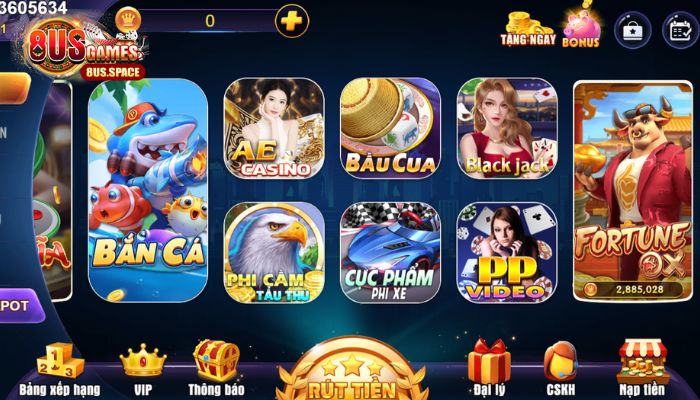The height and width of the screenshot is (400, 700).
Task: Start the Cực Phẩm Phi Xe game
Action: click(x=389, y=251)
